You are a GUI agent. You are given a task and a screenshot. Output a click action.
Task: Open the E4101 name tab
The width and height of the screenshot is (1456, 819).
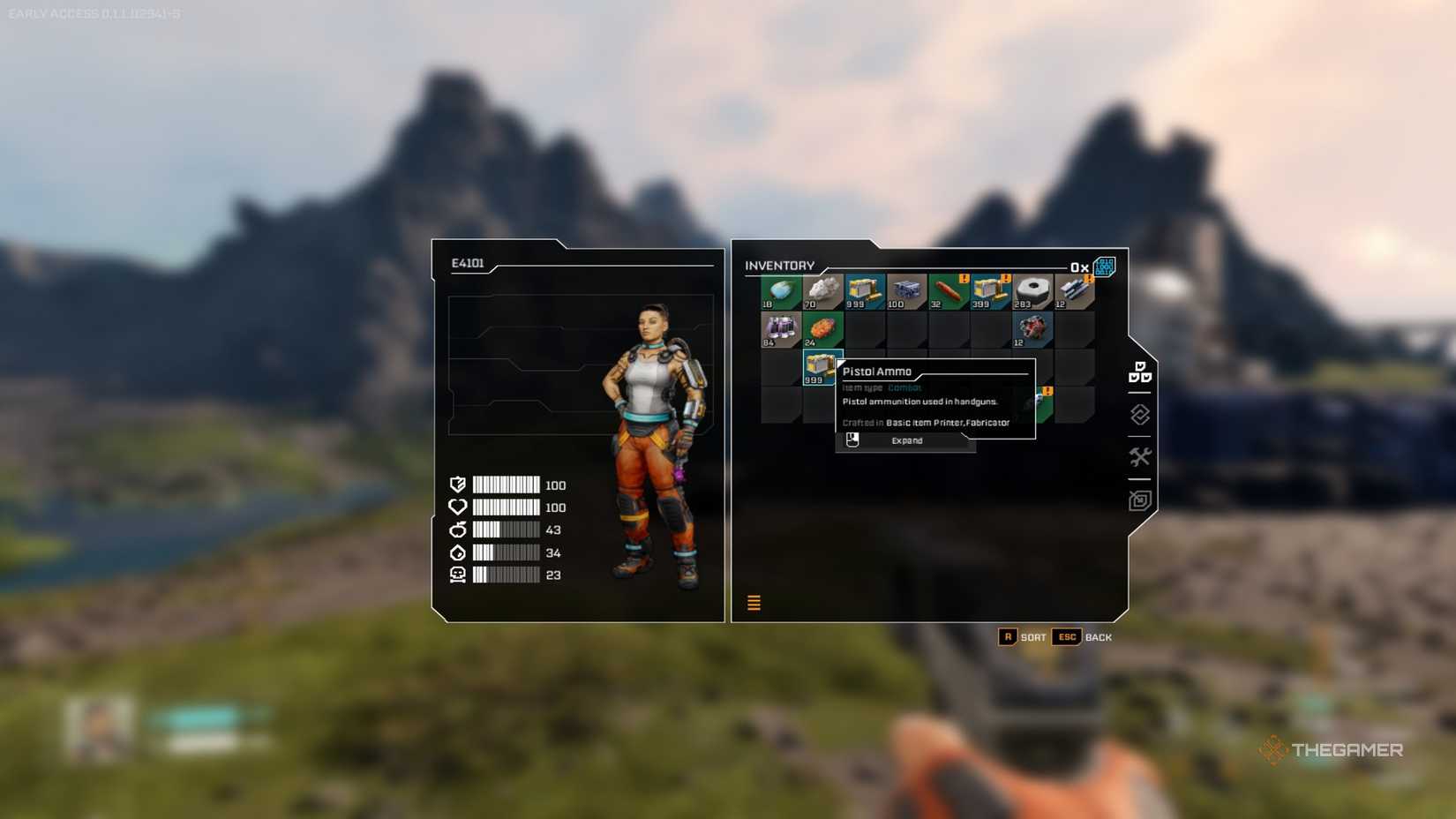pyautogui.click(x=469, y=260)
